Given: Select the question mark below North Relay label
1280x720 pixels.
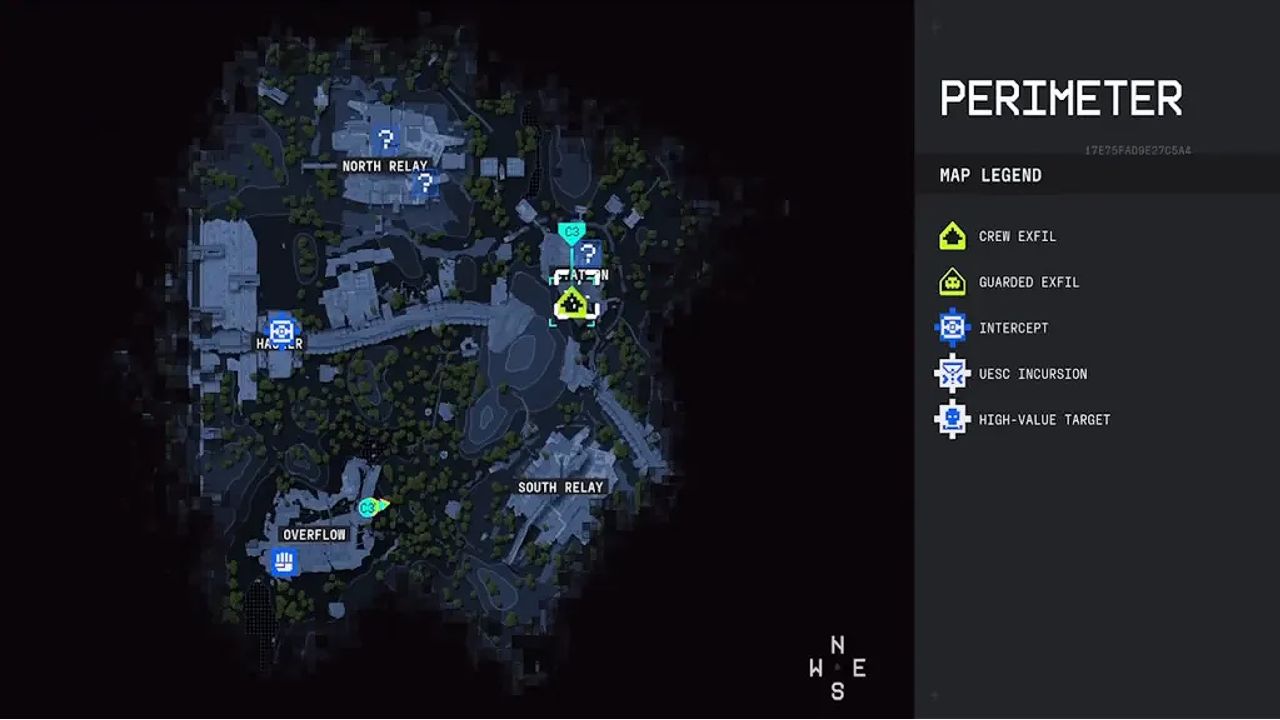Looking at the screenshot, I should click(424, 183).
